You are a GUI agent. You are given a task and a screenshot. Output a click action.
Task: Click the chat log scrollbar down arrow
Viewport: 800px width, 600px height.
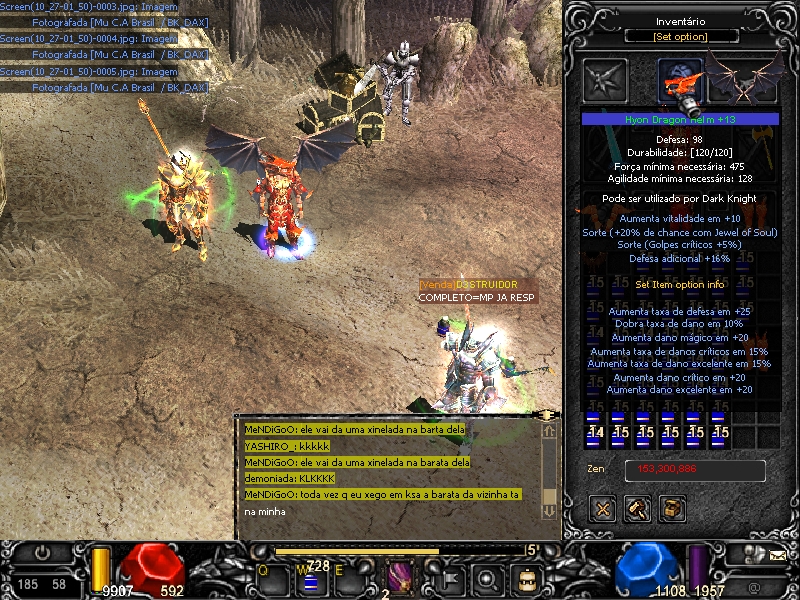point(548,510)
